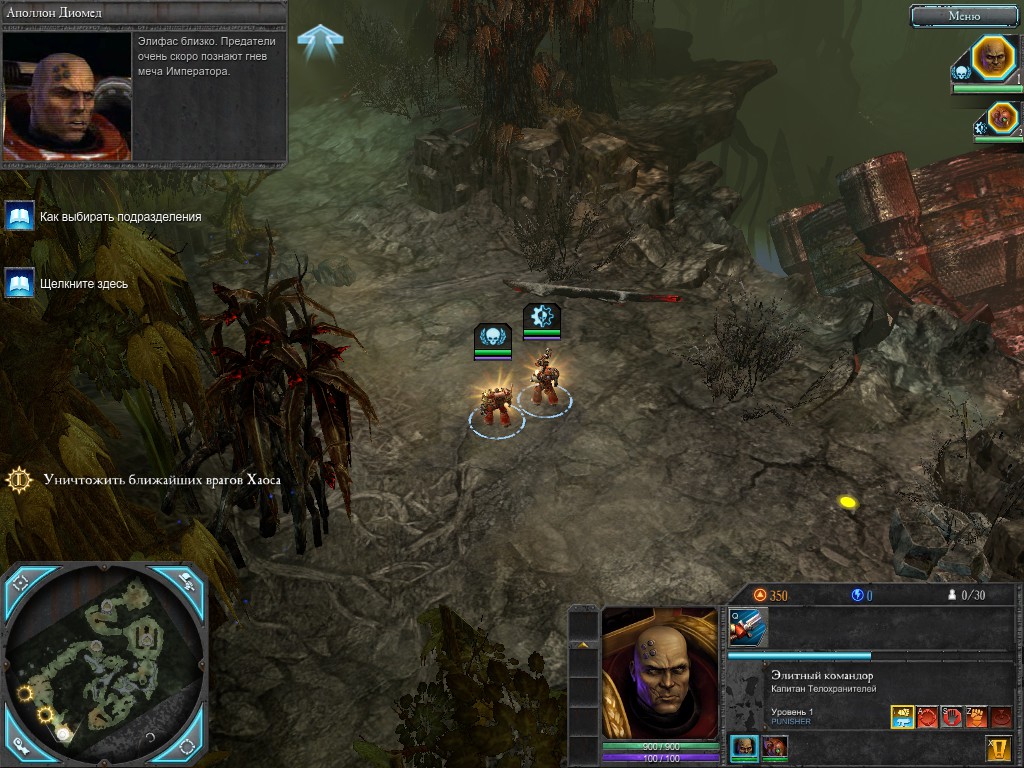Click the blue double-arrow icon beside the dialogue
The width and height of the screenshot is (1024, 768).
320,40
